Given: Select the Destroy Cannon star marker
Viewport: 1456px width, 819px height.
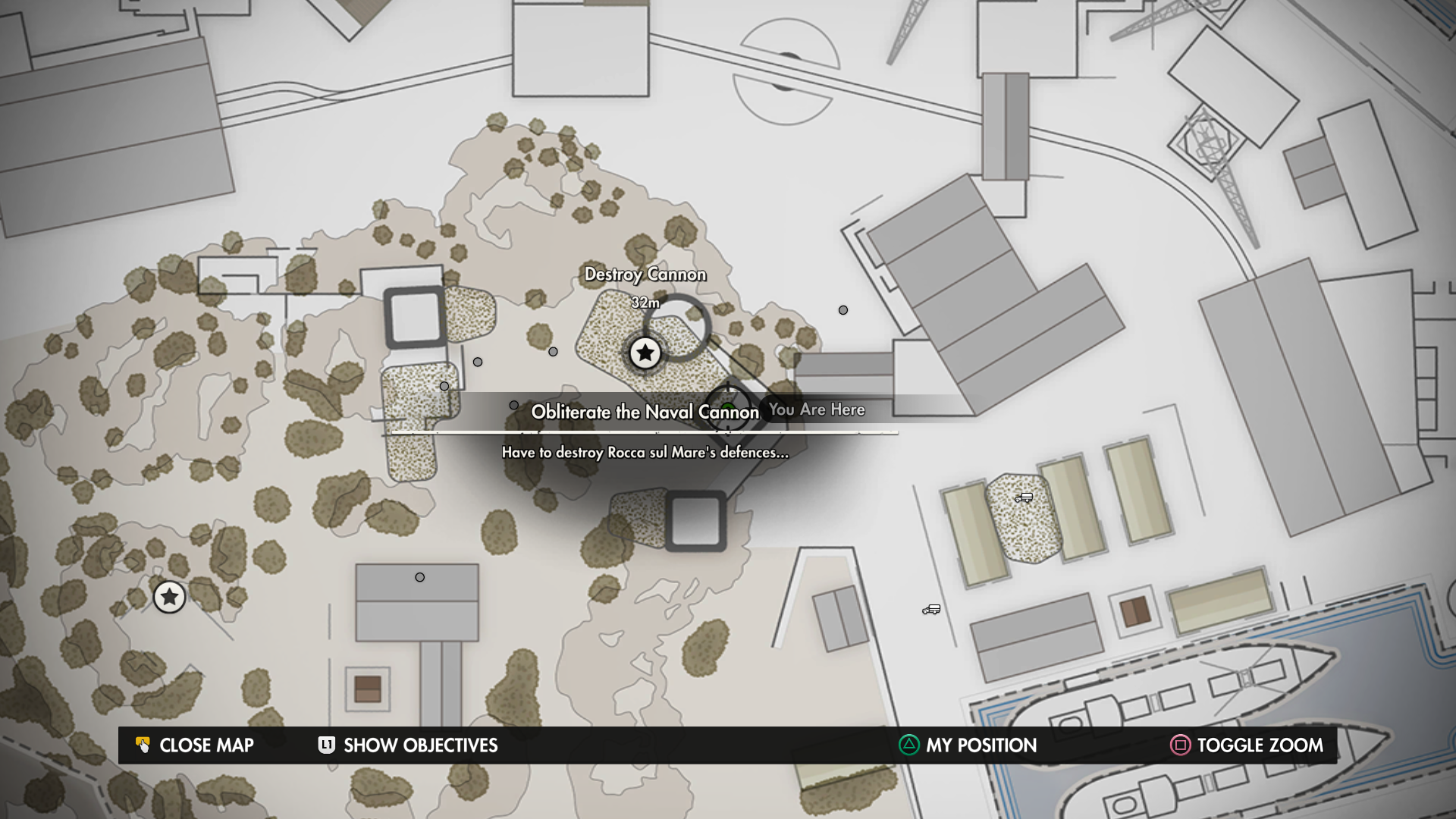Looking at the screenshot, I should click(x=645, y=353).
